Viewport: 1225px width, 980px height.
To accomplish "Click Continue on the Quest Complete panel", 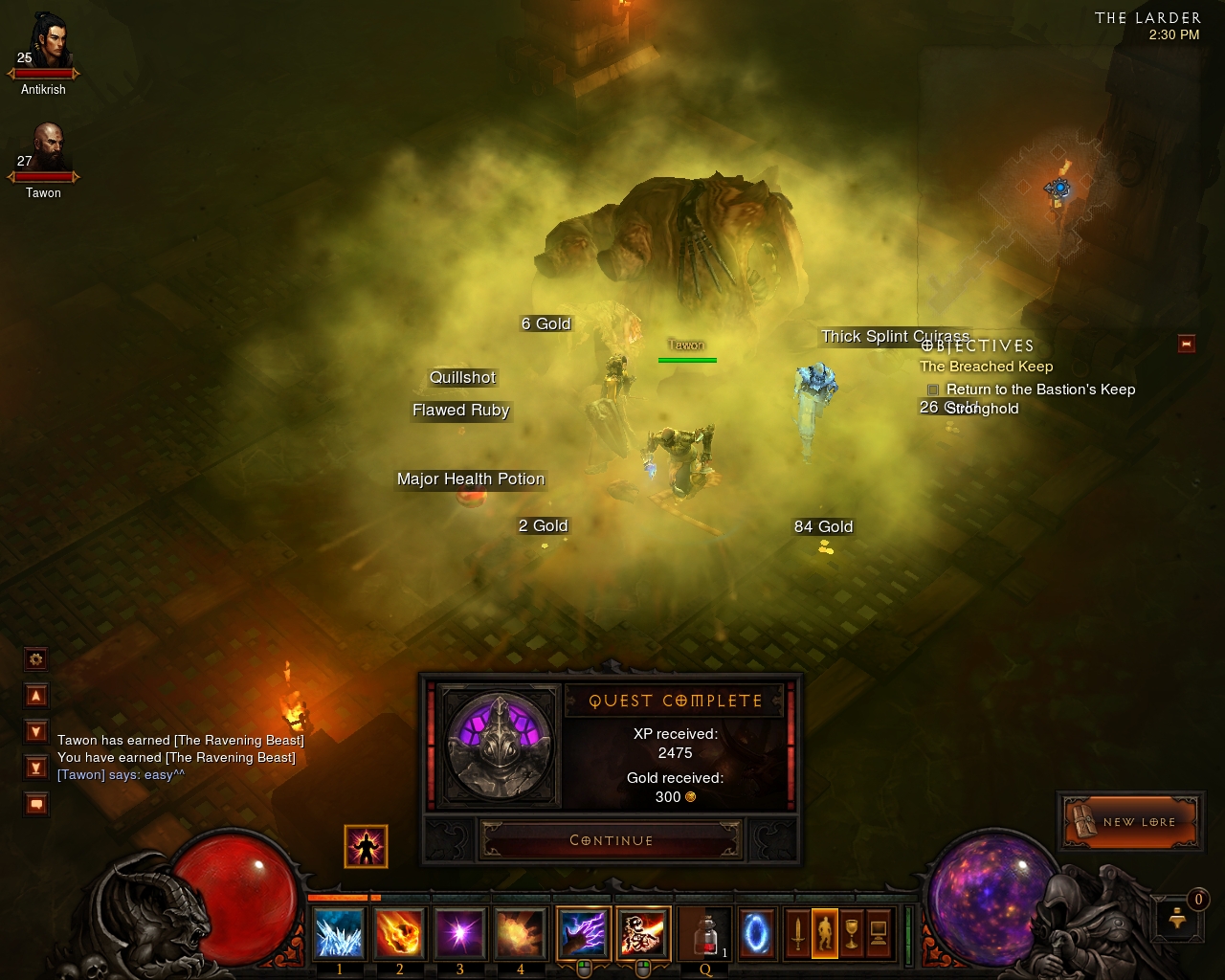I will point(611,840).
